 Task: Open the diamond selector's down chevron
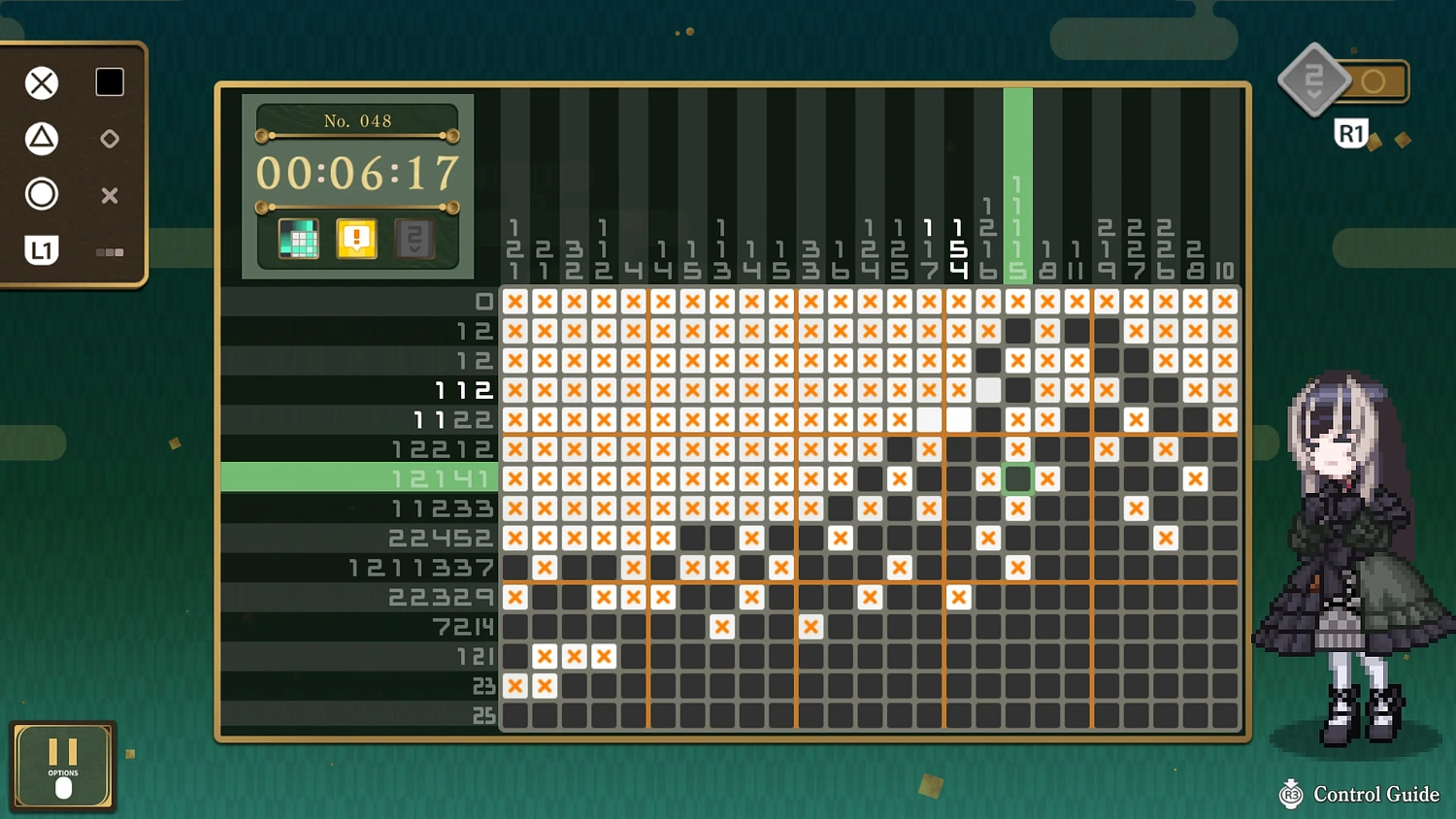click(1314, 92)
